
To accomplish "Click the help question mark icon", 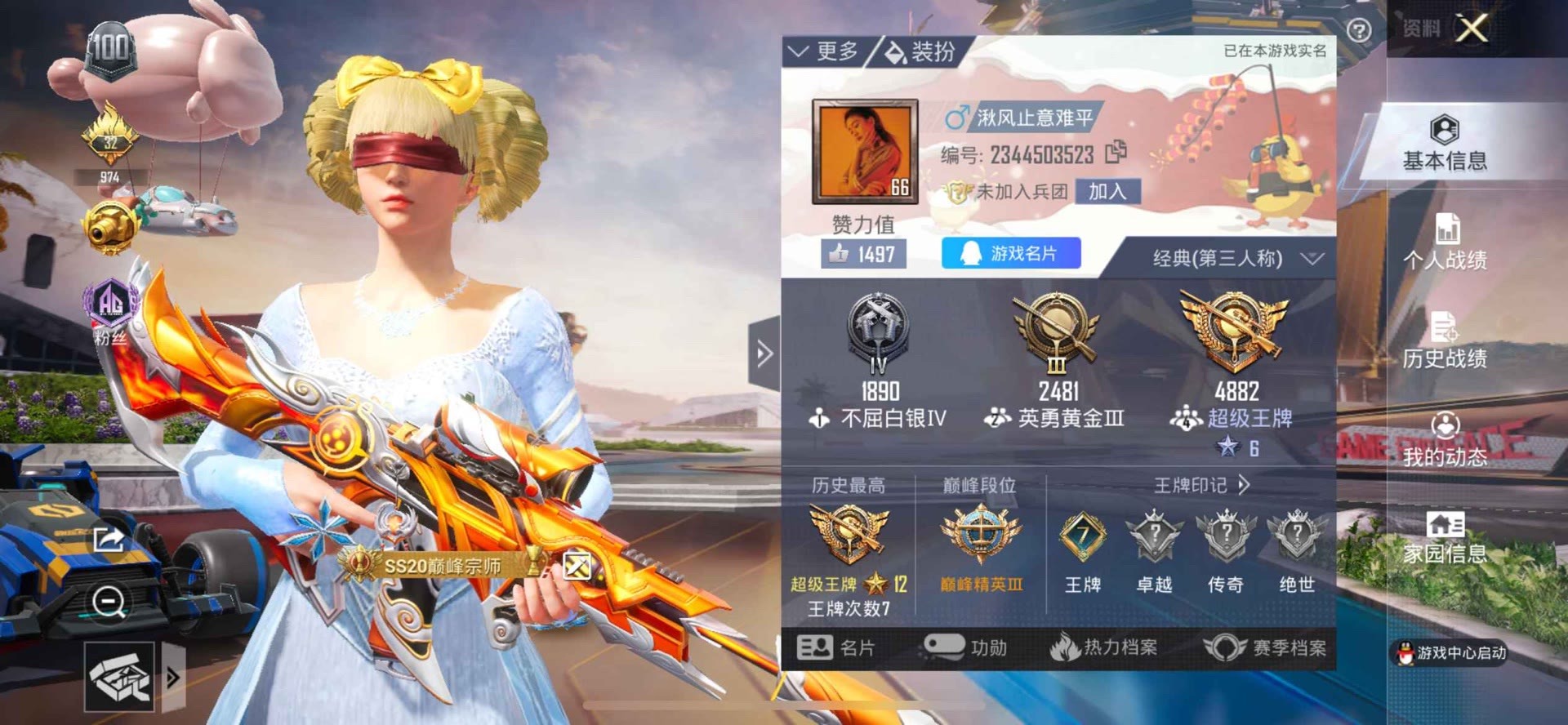I will tap(1358, 31).
